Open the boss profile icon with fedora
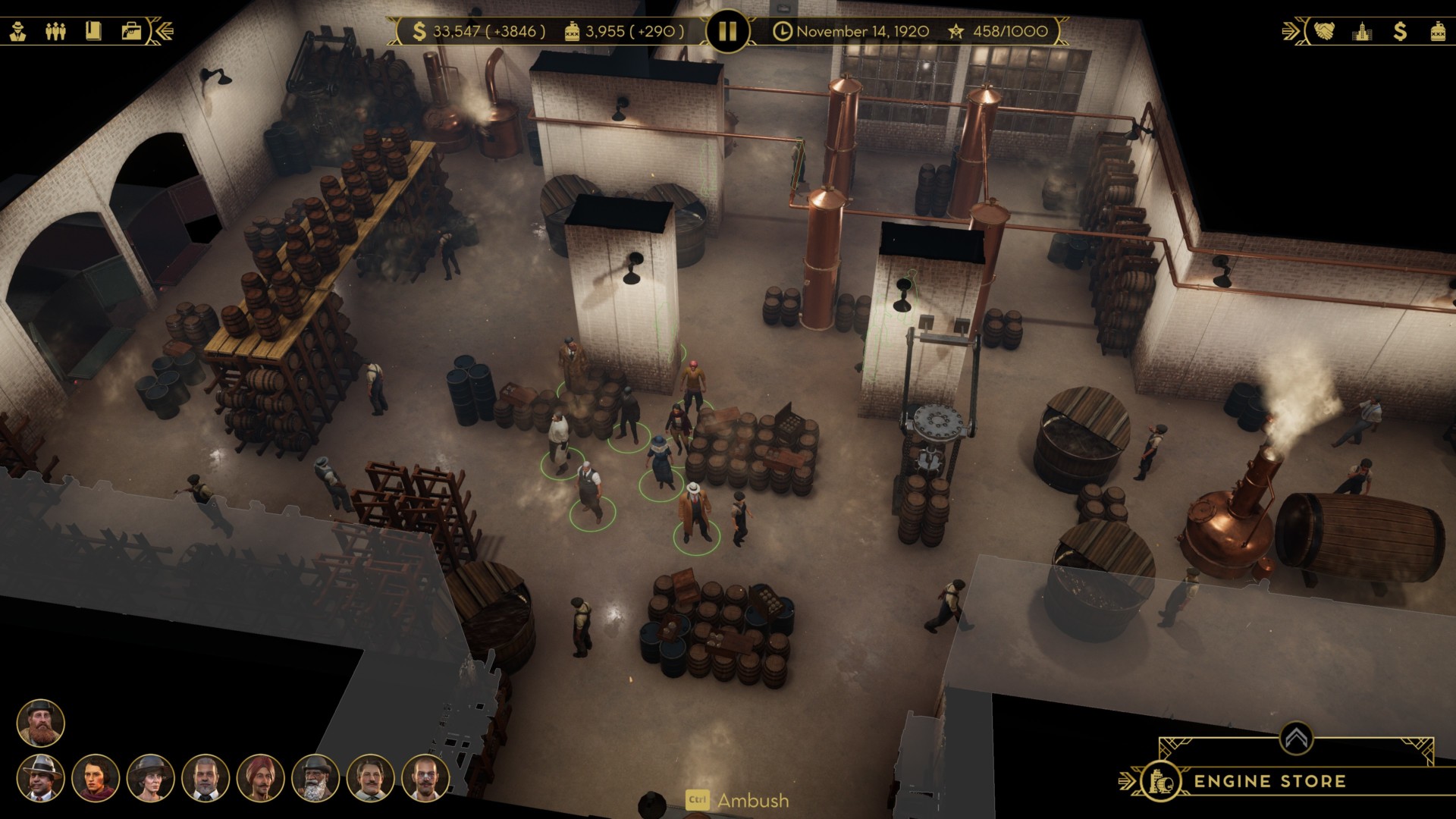The image size is (1456, 819). coord(17,31)
